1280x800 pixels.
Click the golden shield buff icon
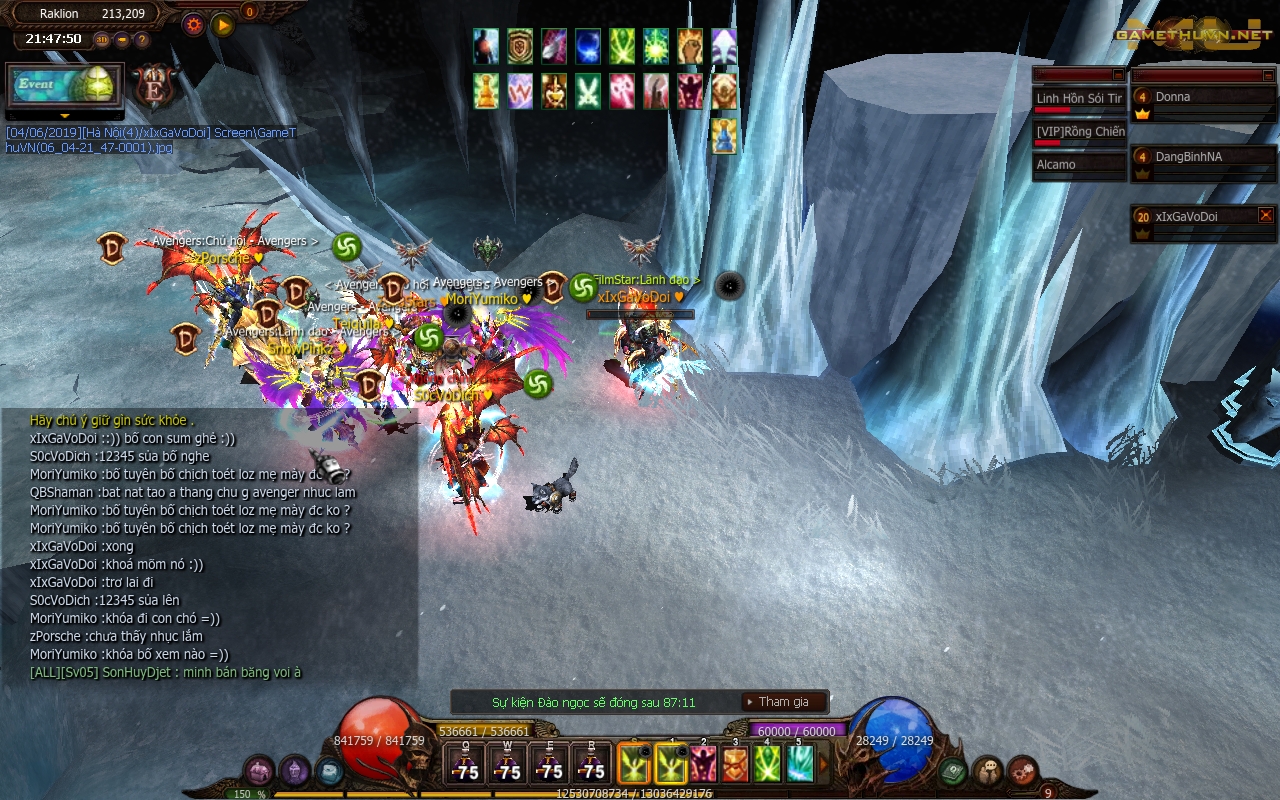coord(519,45)
